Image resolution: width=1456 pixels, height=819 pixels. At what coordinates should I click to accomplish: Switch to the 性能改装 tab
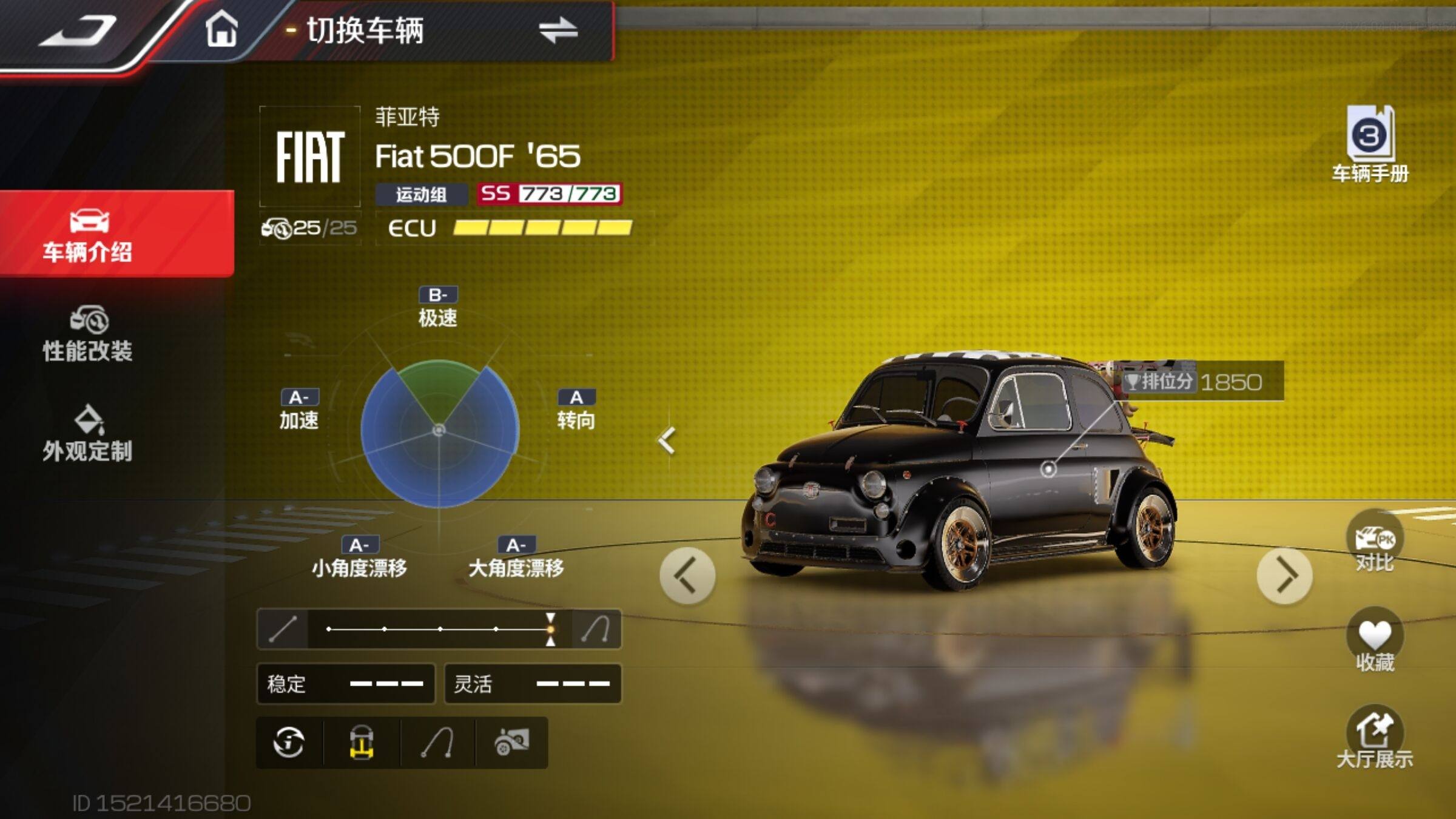coord(88,335)
